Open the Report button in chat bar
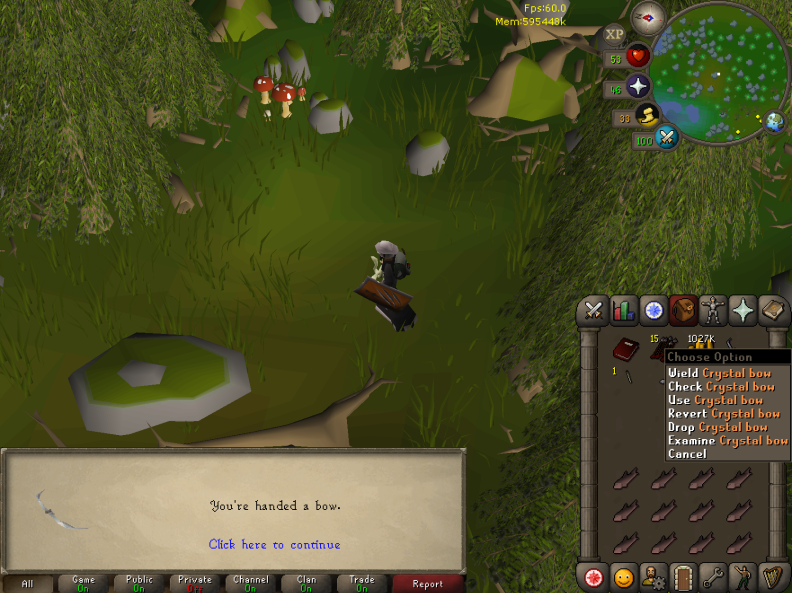Image resolution: width=792 pixels, height=593 pixels. tap(427, 583)
